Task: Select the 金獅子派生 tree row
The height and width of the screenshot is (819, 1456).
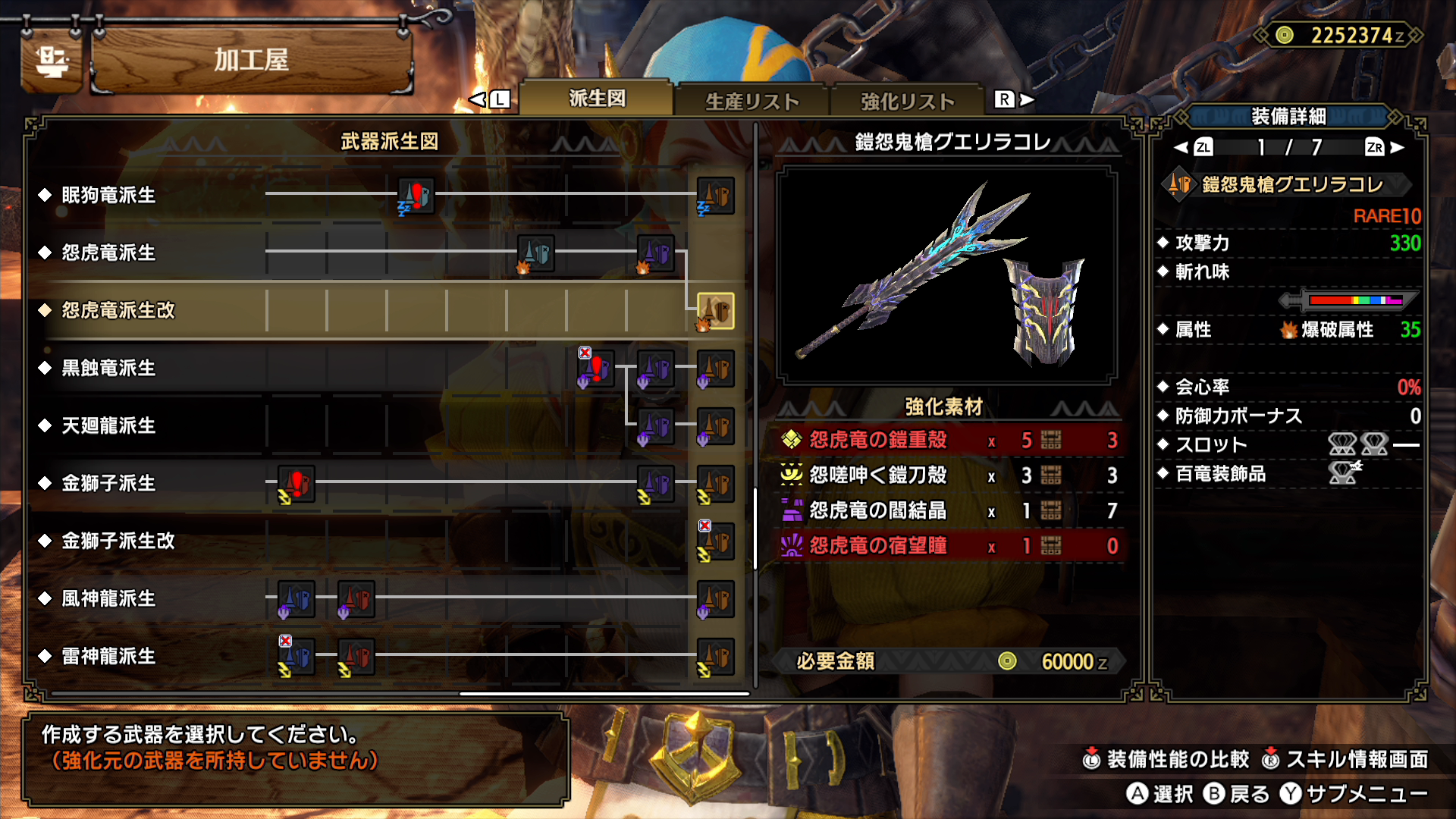Action: pyautogui.click(x=108, y=483)
